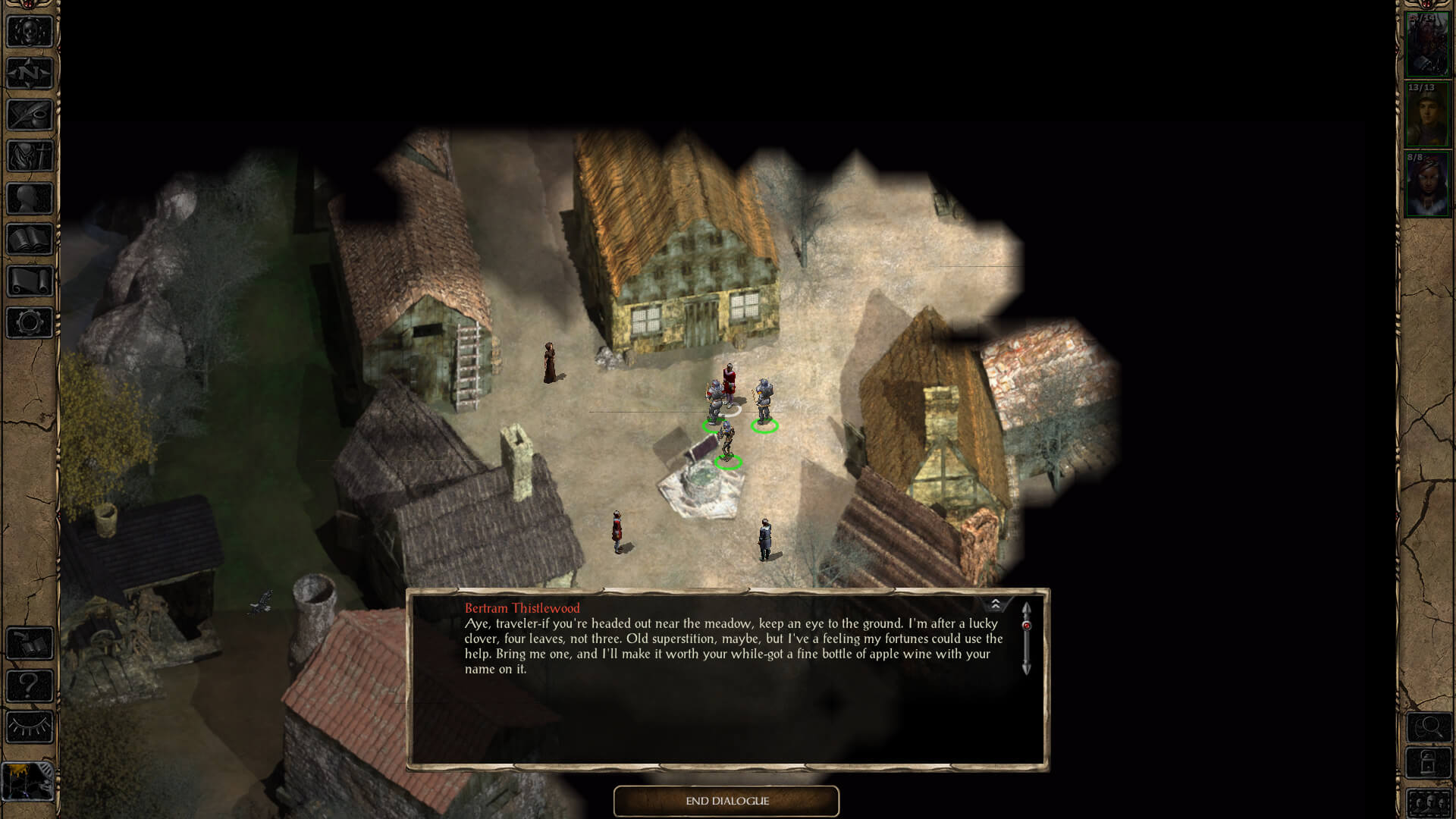
Task: Open the priest scroll icon
Action: pyautogui.click(x=30, y=281)
